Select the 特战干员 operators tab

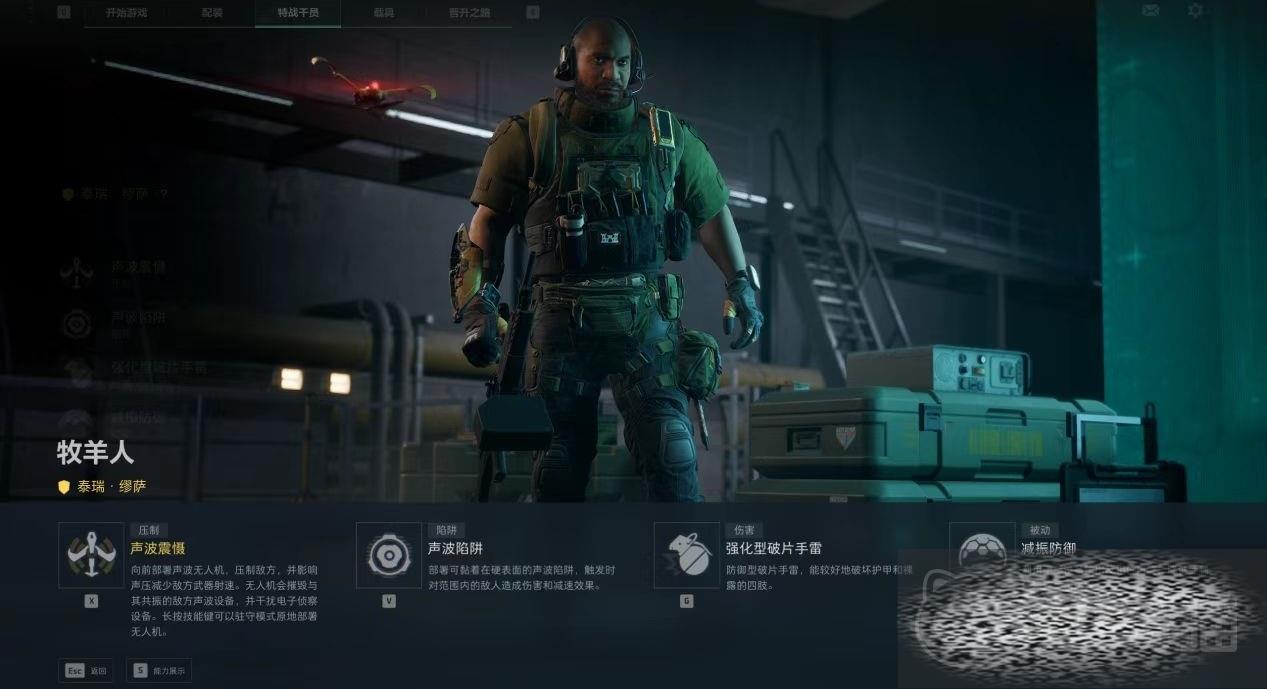click(x=297, y=13)
